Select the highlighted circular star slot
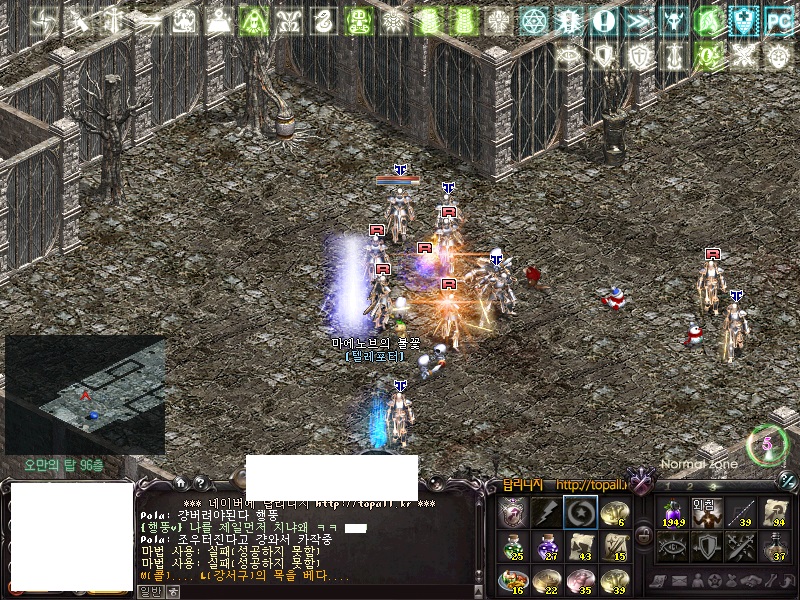 580,512
